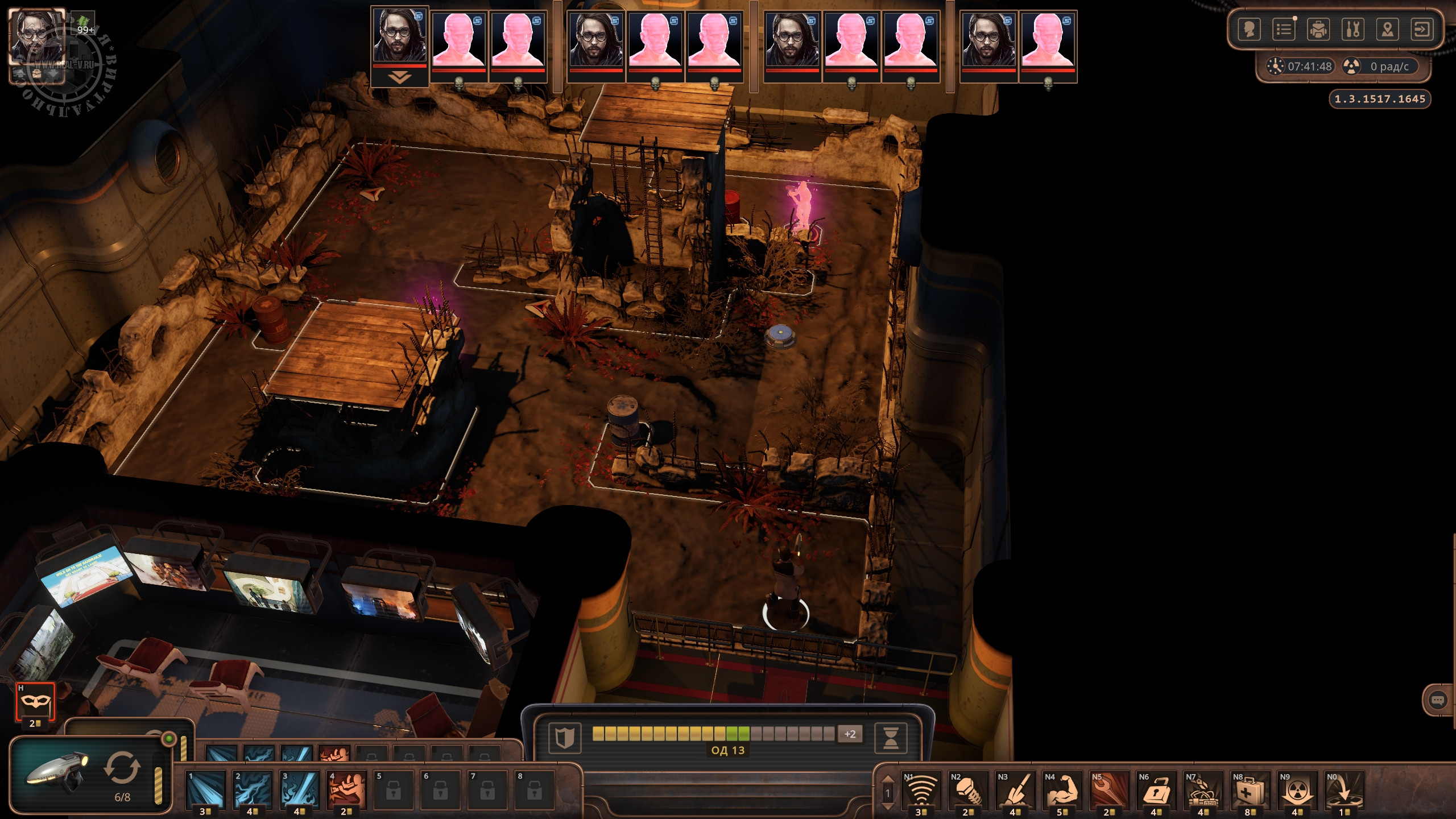The height and width of the screenshot is (819, 1456).
Task: Use the N4 flexed arm strength skill
Action: pyautogui.click(x=1062, y=791)
